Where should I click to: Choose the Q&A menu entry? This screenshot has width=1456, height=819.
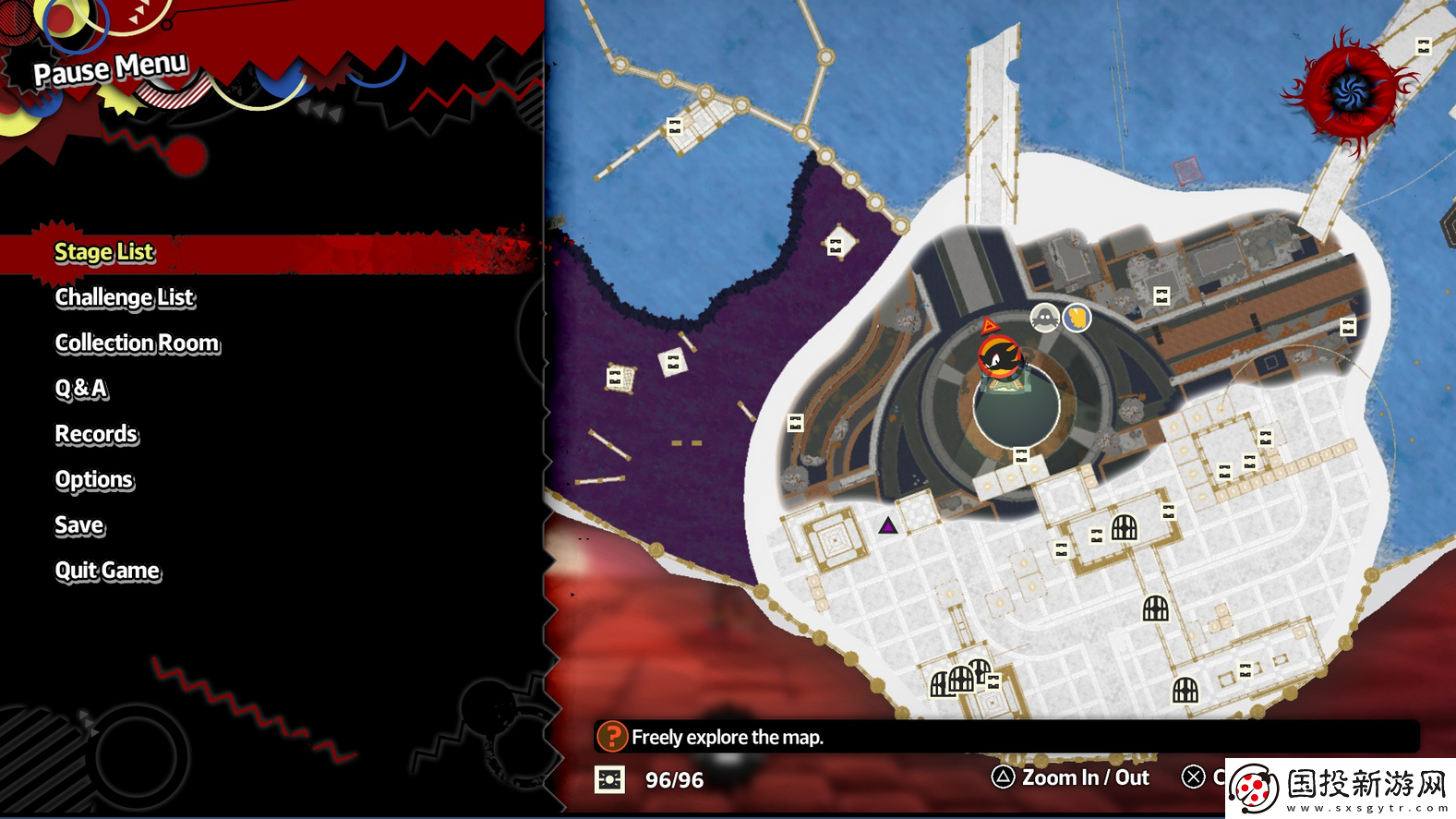pos(81,389)
